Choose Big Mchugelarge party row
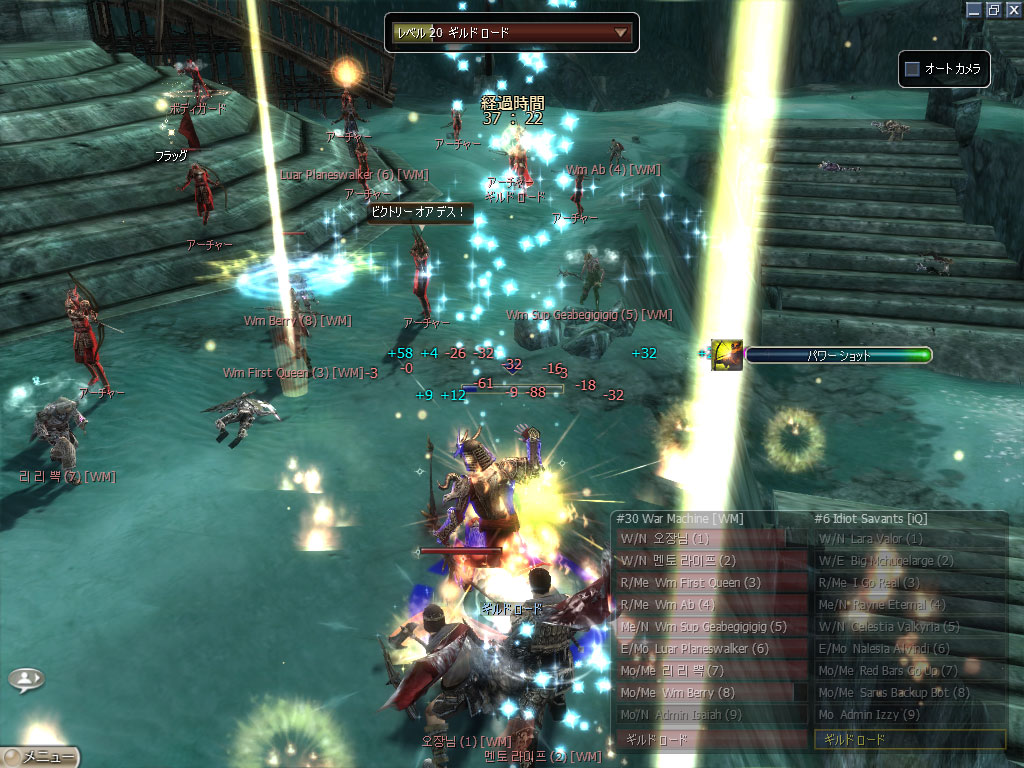The height and width of the screenshot is (768, 1024). click(x=909, y=561)
